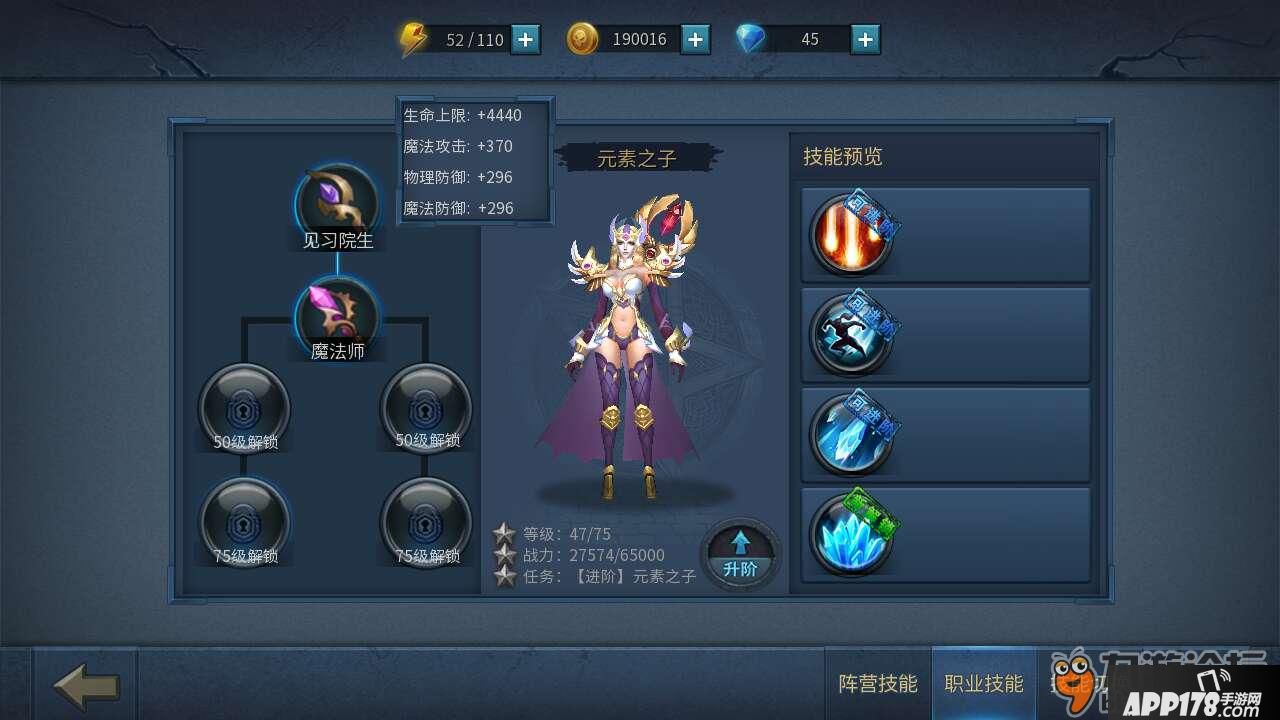Preview the ice shard skill

tap(850, 434)
